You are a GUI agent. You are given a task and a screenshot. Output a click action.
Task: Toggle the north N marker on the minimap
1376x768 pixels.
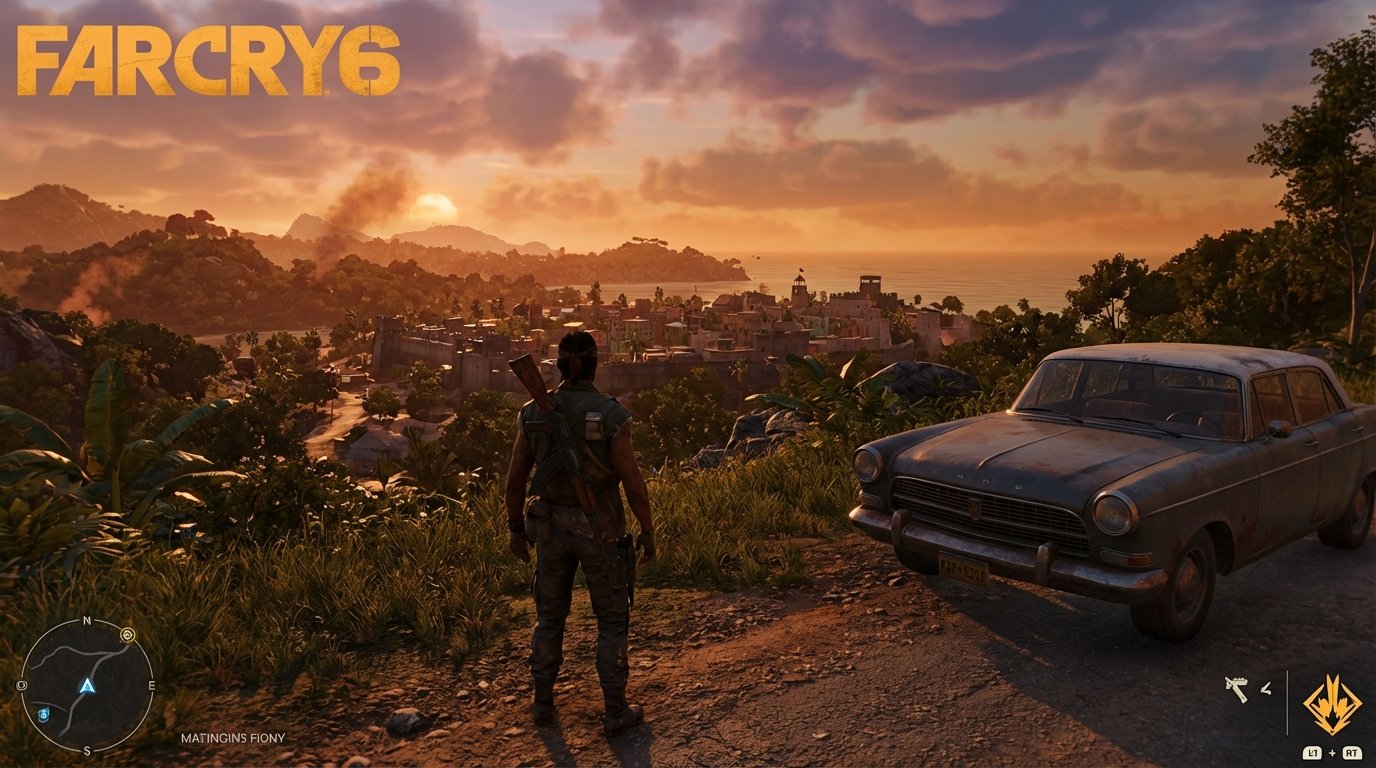point(87,620)
